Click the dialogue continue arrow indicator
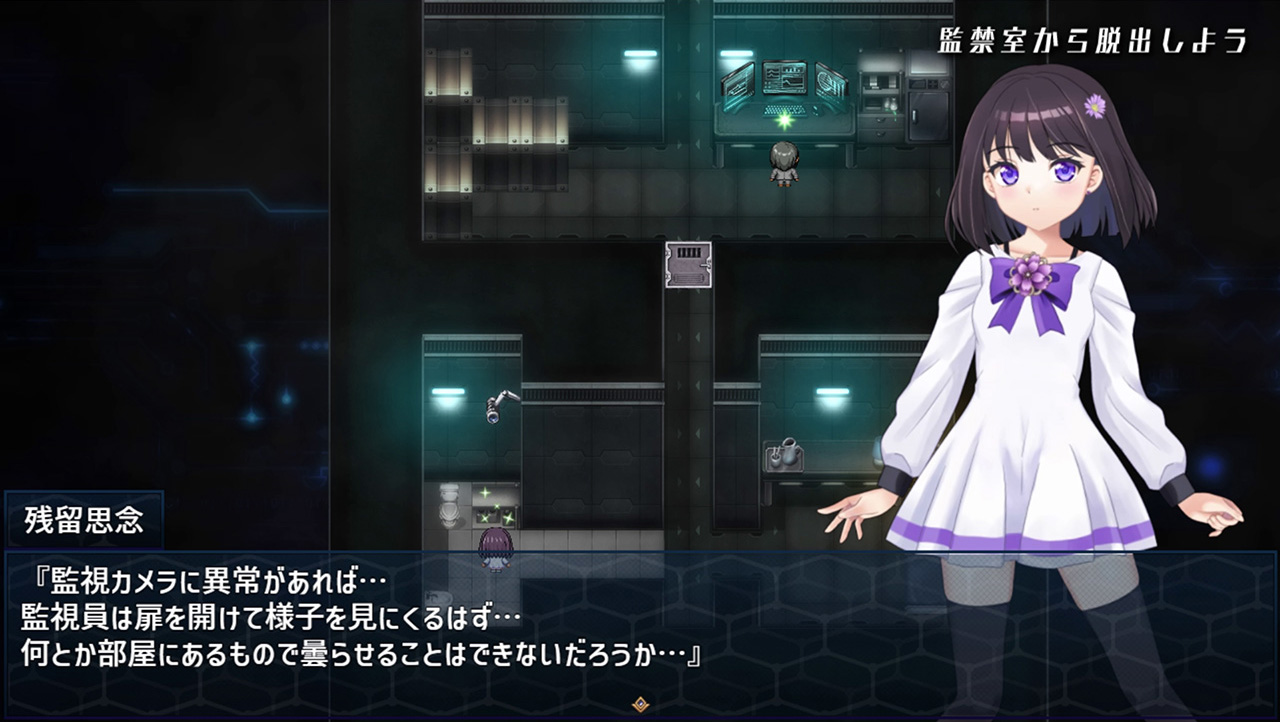 [640, 704]
